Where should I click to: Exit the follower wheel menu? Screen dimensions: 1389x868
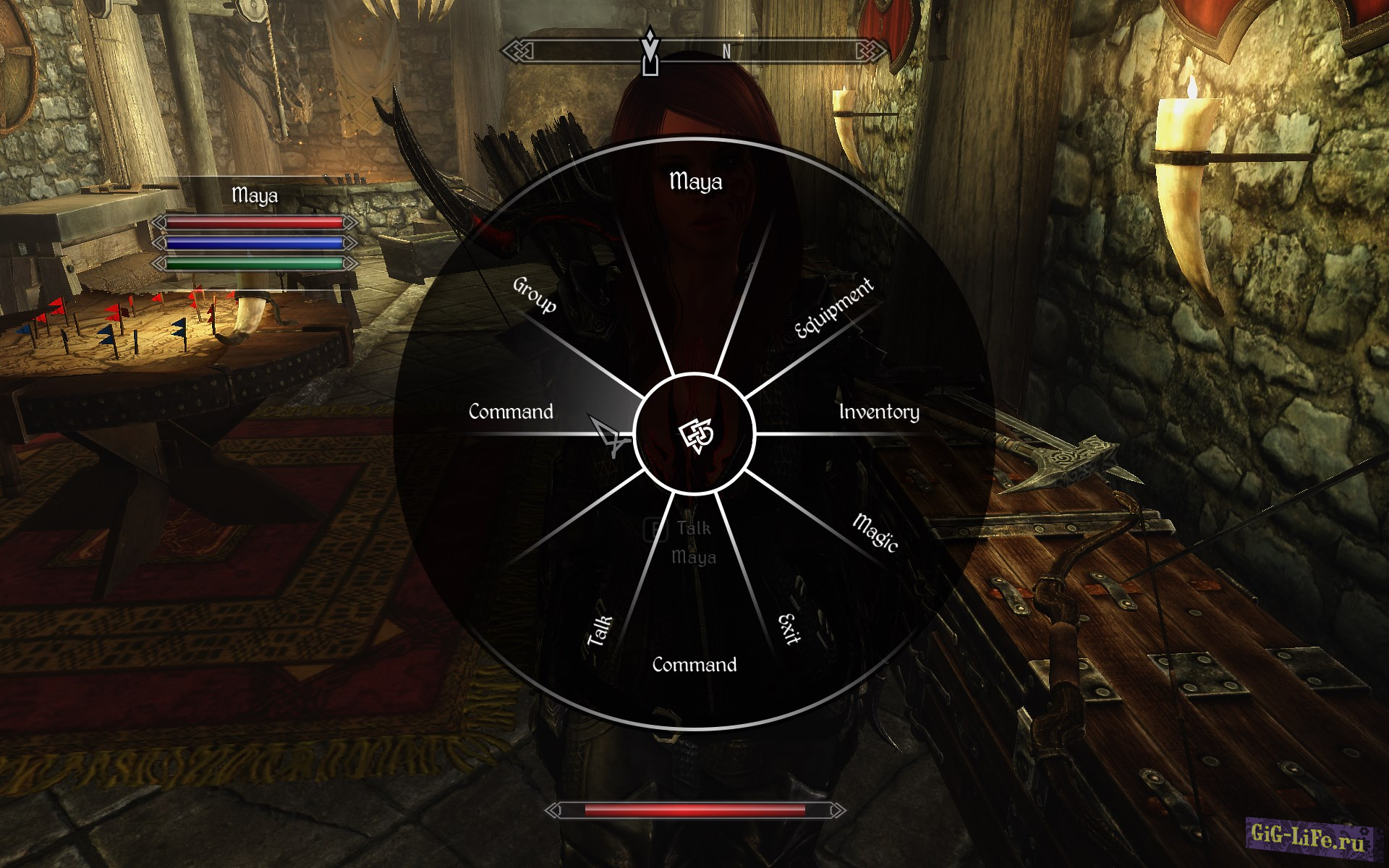(x=789, y=629)
